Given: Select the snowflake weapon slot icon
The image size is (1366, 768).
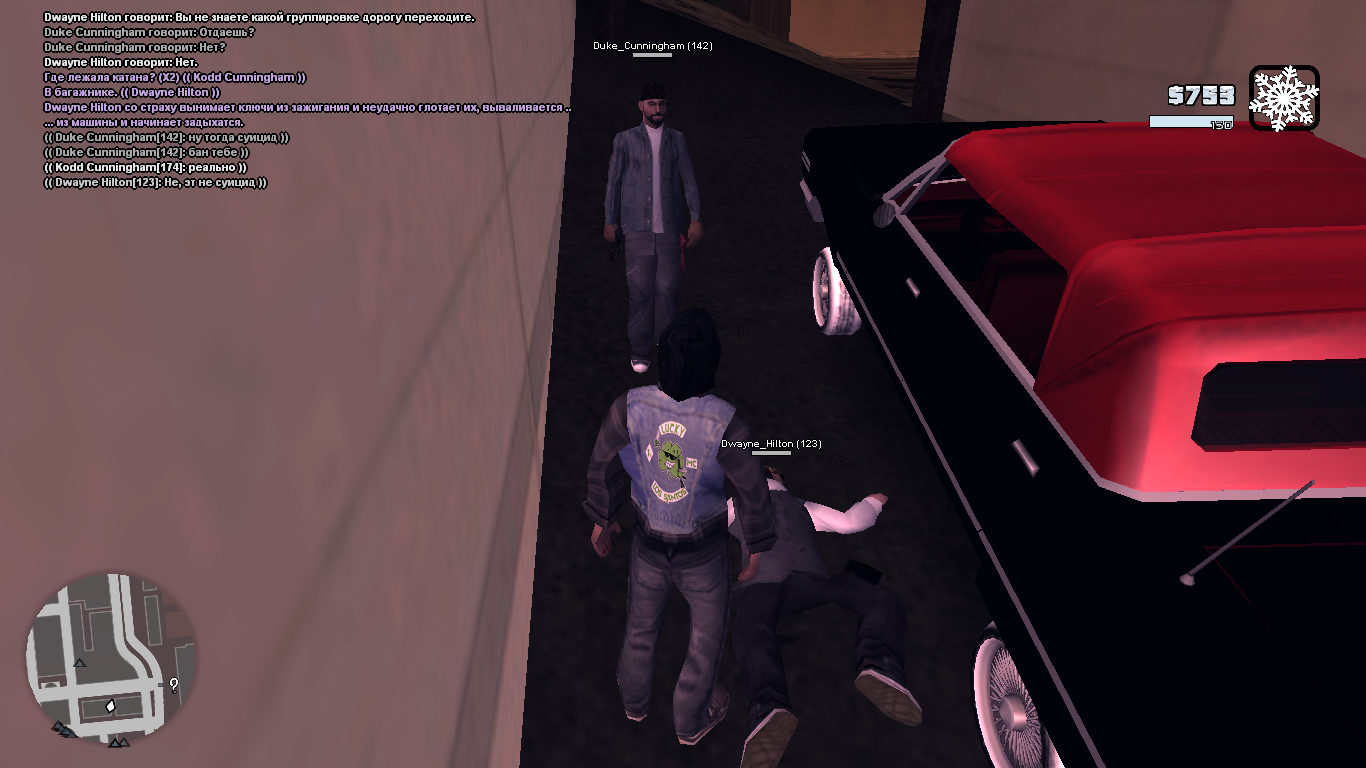Looking at the screenshot, I should (1284, 98).
